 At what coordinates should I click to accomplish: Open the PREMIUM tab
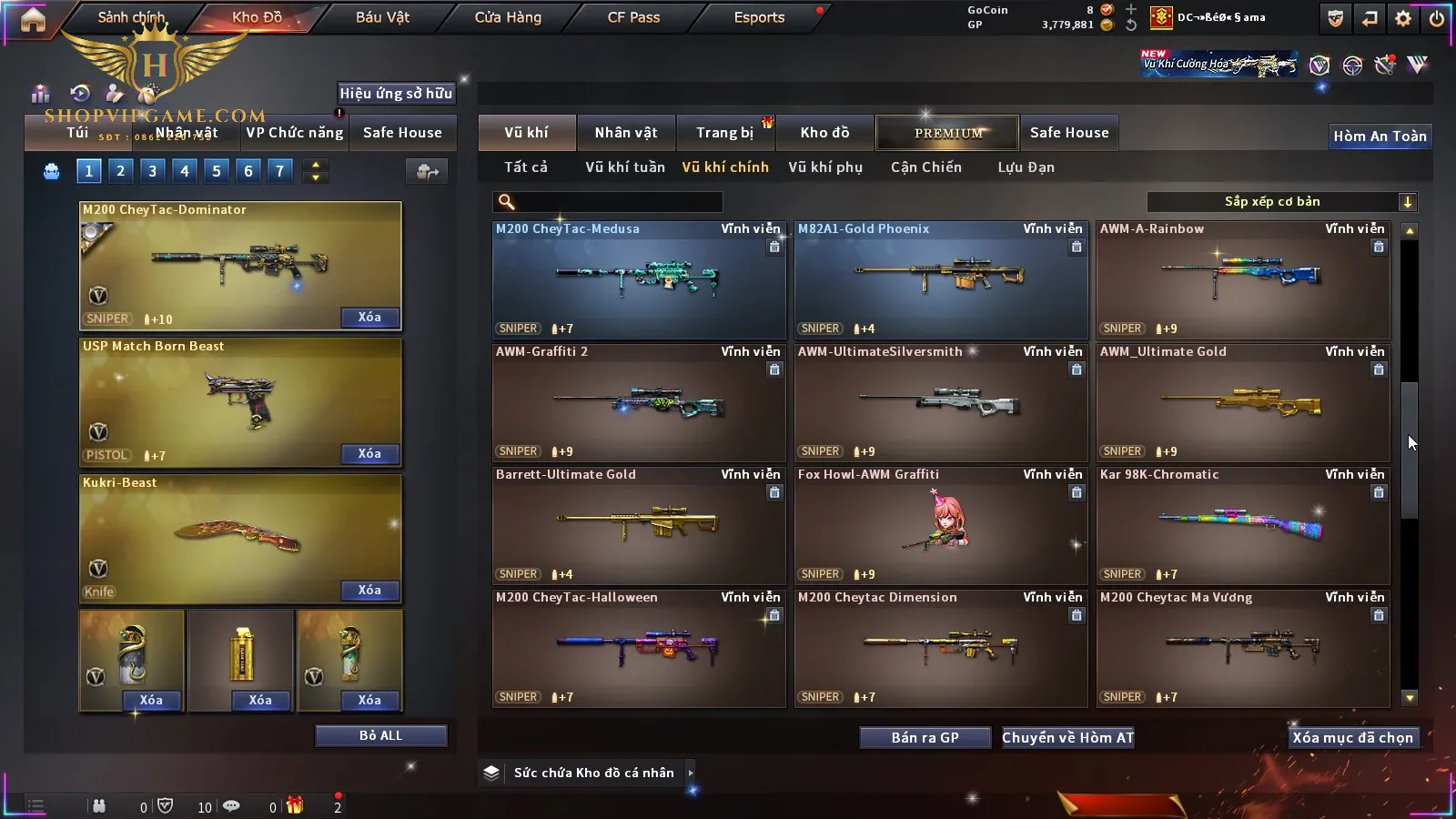tap(947, 133)
